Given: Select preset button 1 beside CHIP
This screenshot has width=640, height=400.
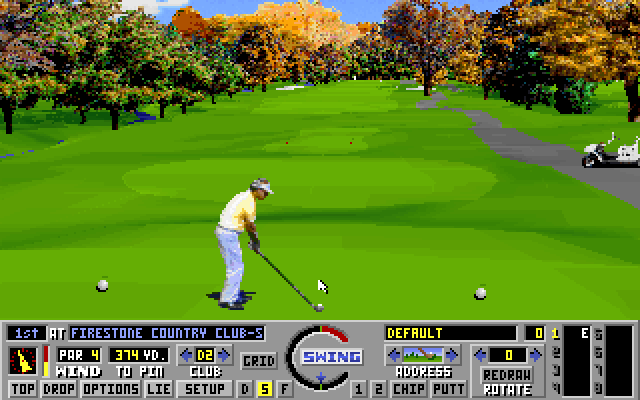Looking at the screenshot, I should (x=358, y=388).
